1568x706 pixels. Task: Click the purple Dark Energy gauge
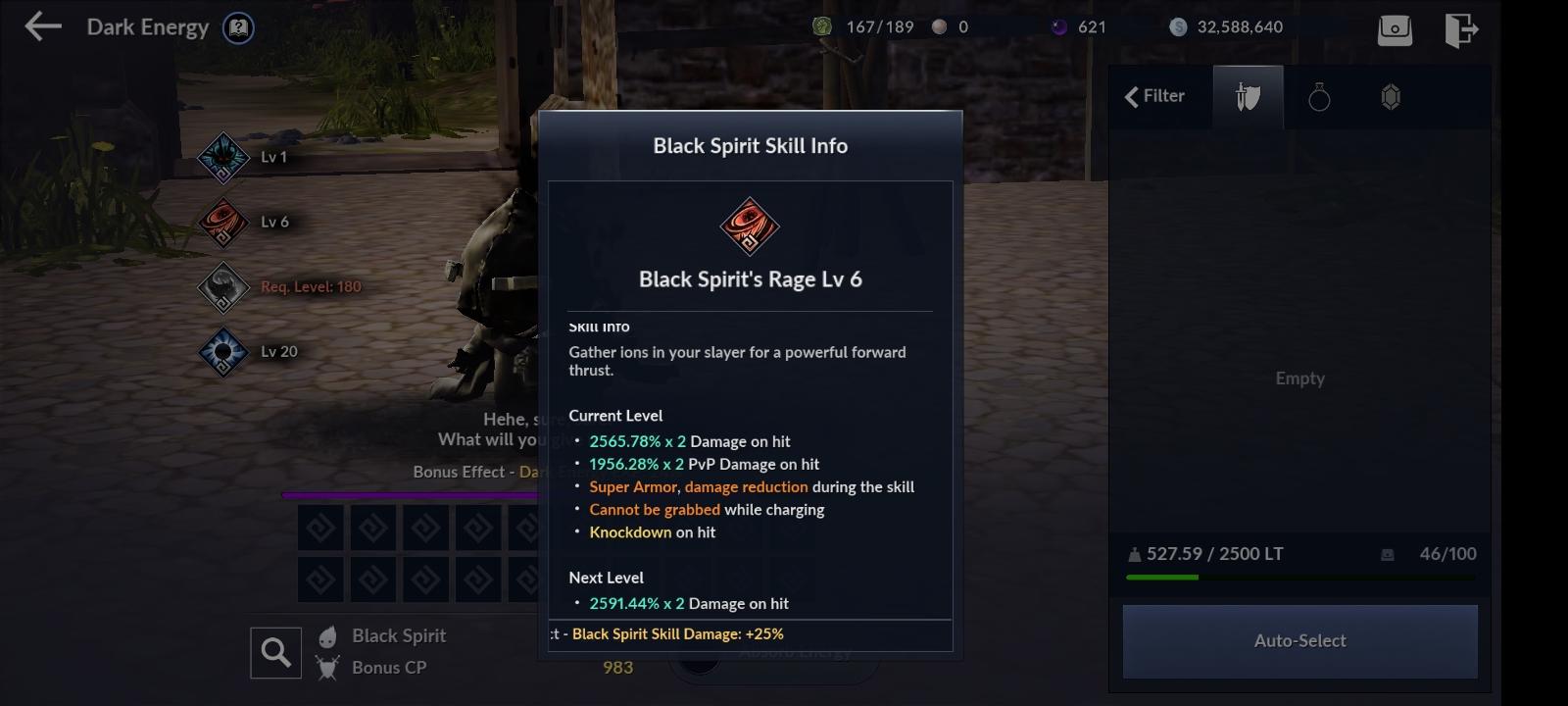(x=412, y=494)
